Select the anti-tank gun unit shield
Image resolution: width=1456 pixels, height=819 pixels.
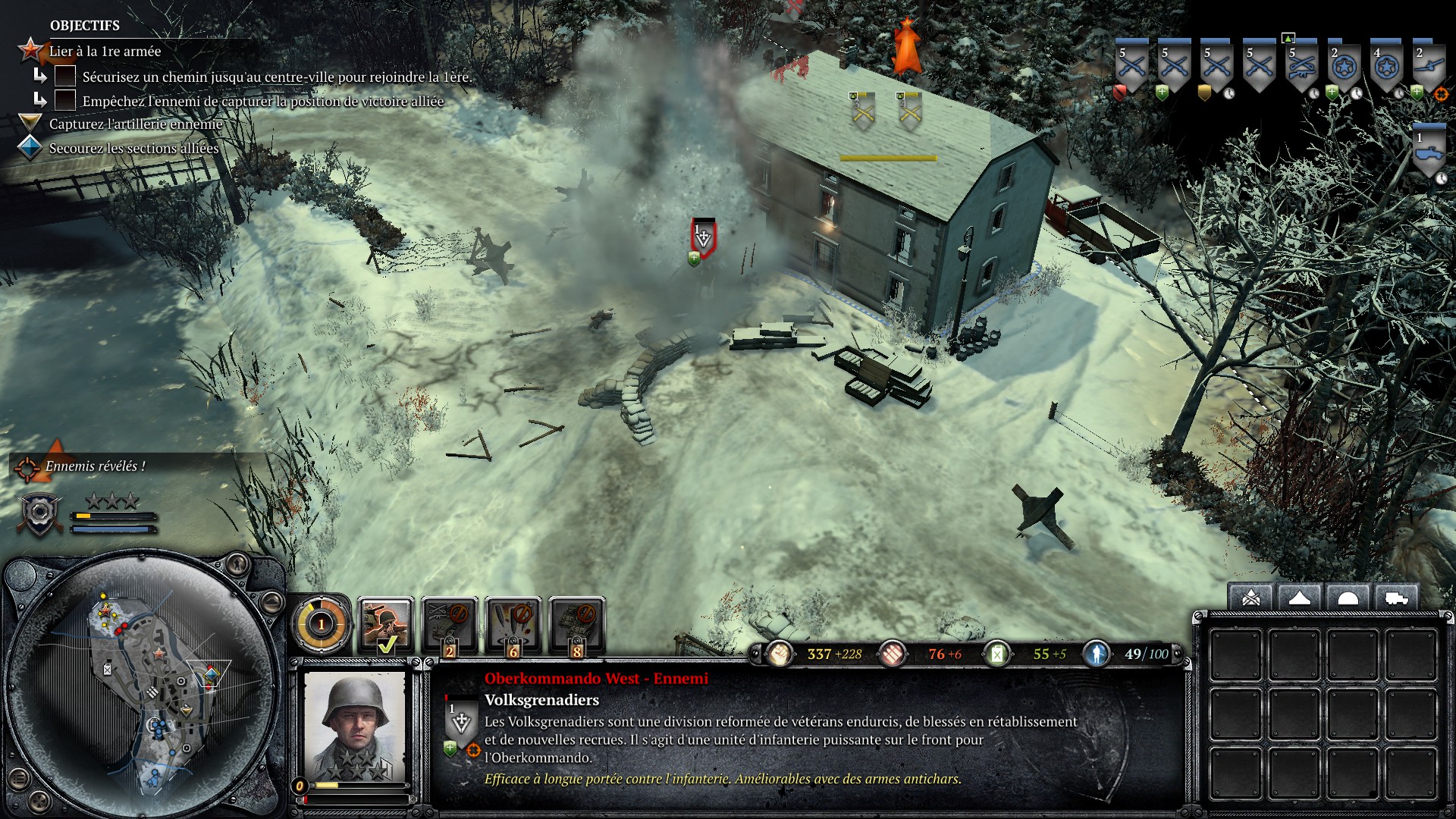point(1429,68)
